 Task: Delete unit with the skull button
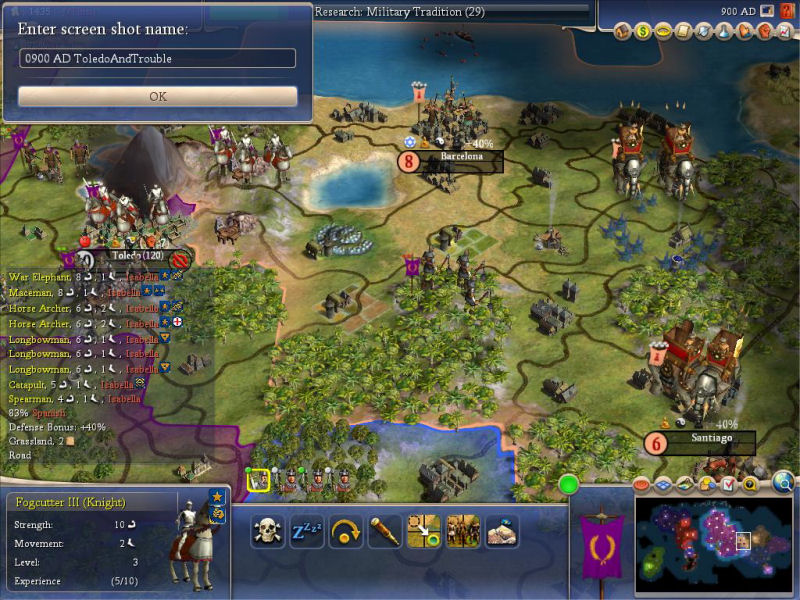pos(267,531)
